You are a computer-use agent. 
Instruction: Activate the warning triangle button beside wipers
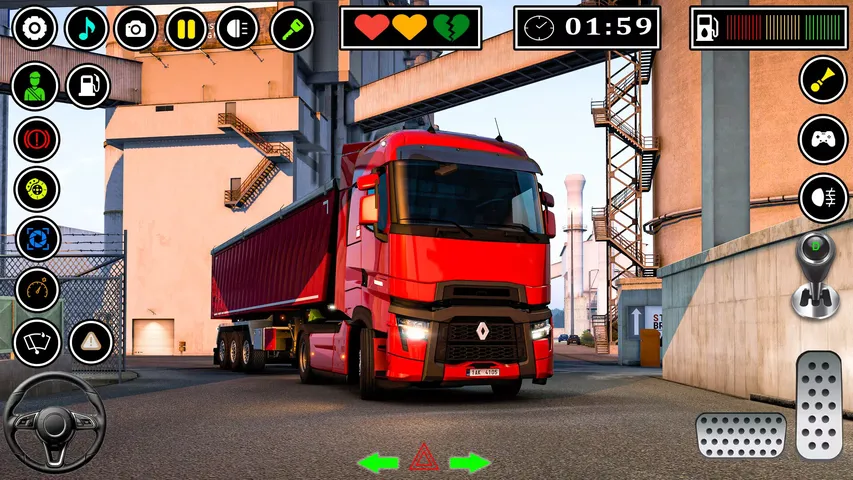[91, 343]
